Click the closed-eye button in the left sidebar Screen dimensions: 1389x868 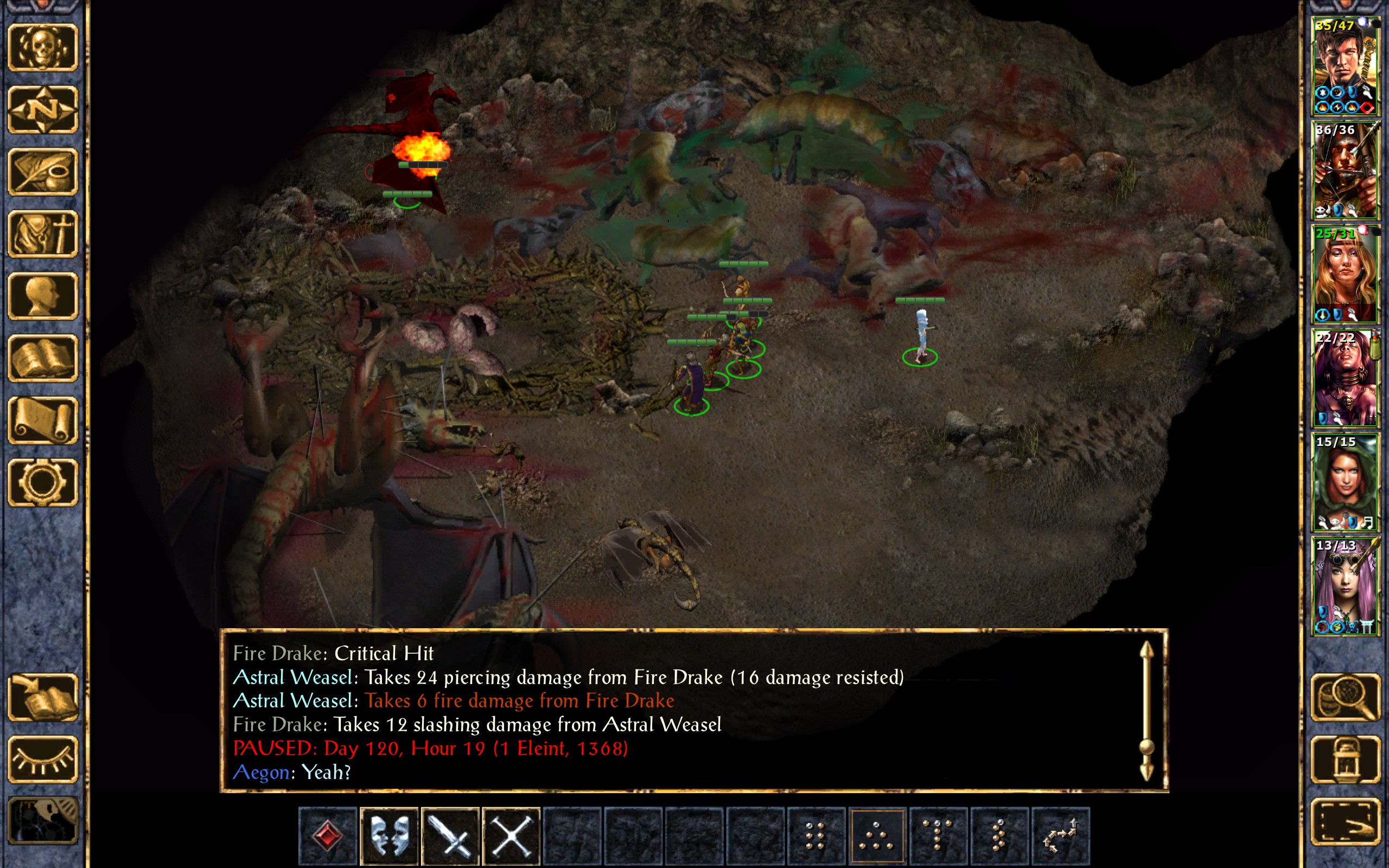[x=42, y=759]
